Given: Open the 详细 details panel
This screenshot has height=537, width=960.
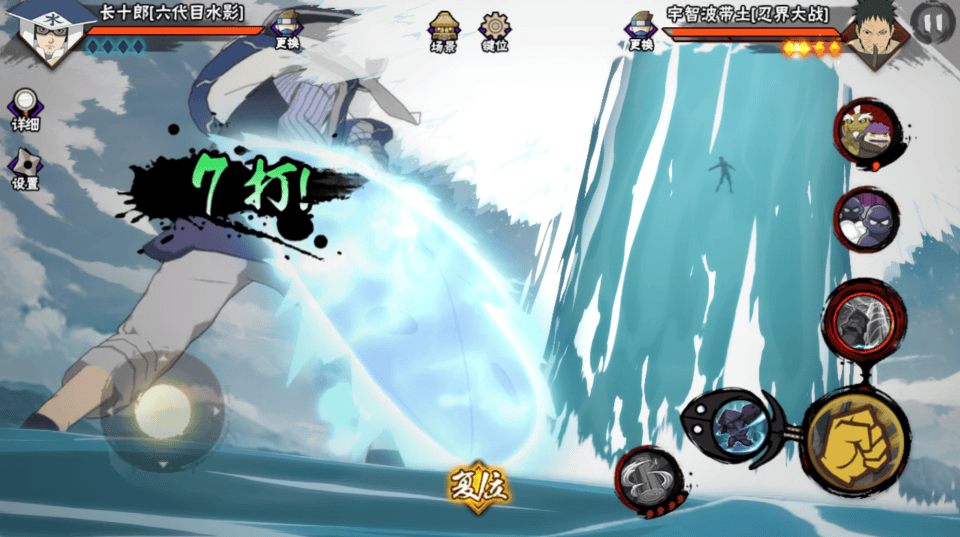Looking at the screenshot, I should click(x=25, y=110).
